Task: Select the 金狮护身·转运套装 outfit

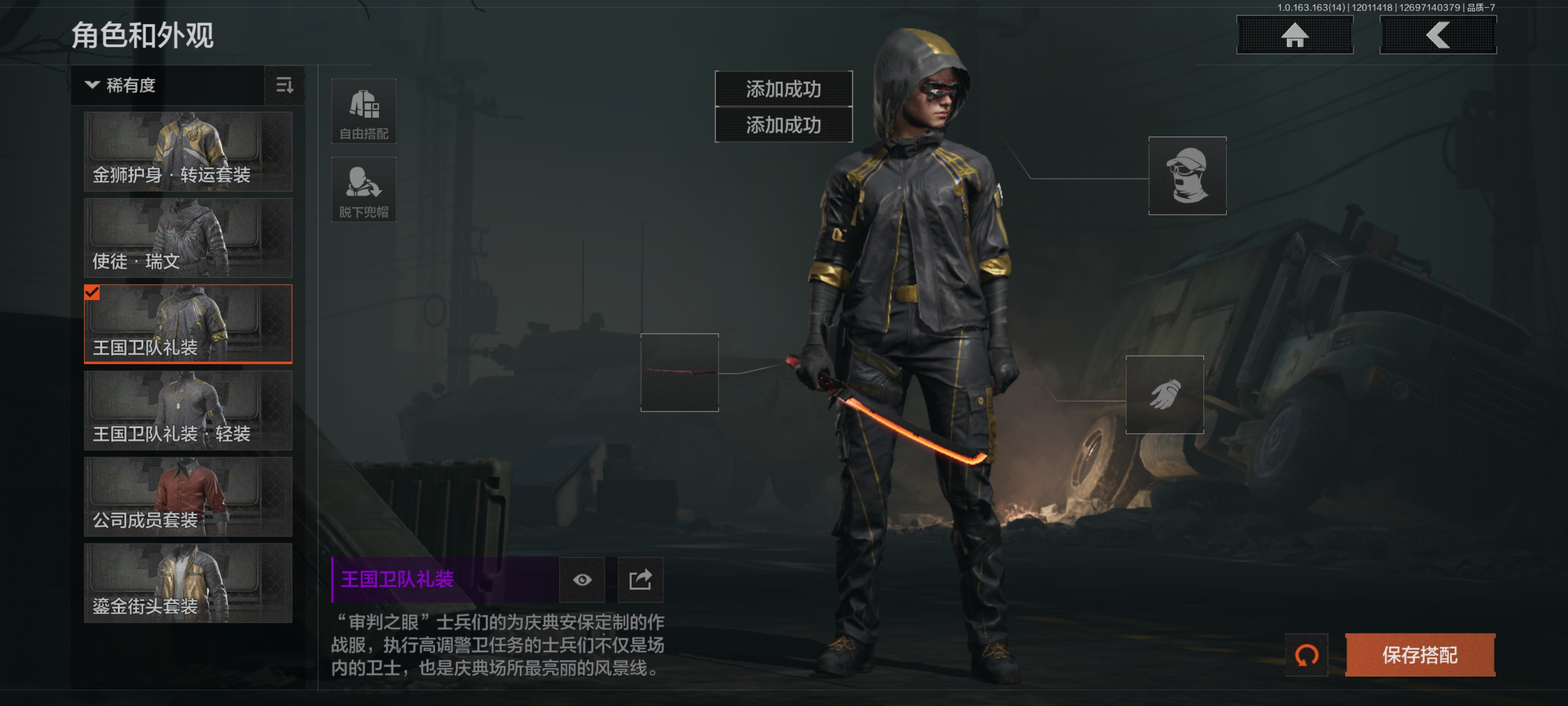Action: click(x=188, y=152)
